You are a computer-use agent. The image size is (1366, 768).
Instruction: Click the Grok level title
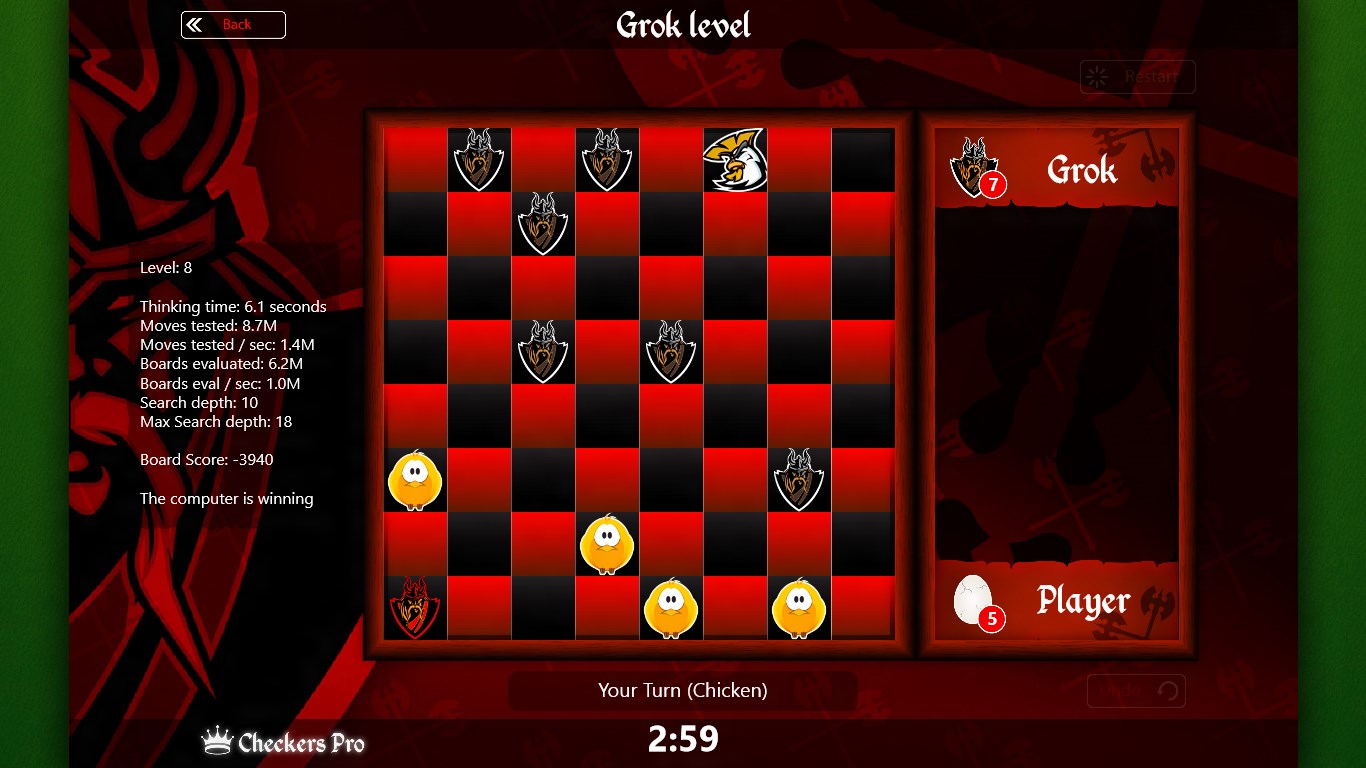(x=683, y=25)
